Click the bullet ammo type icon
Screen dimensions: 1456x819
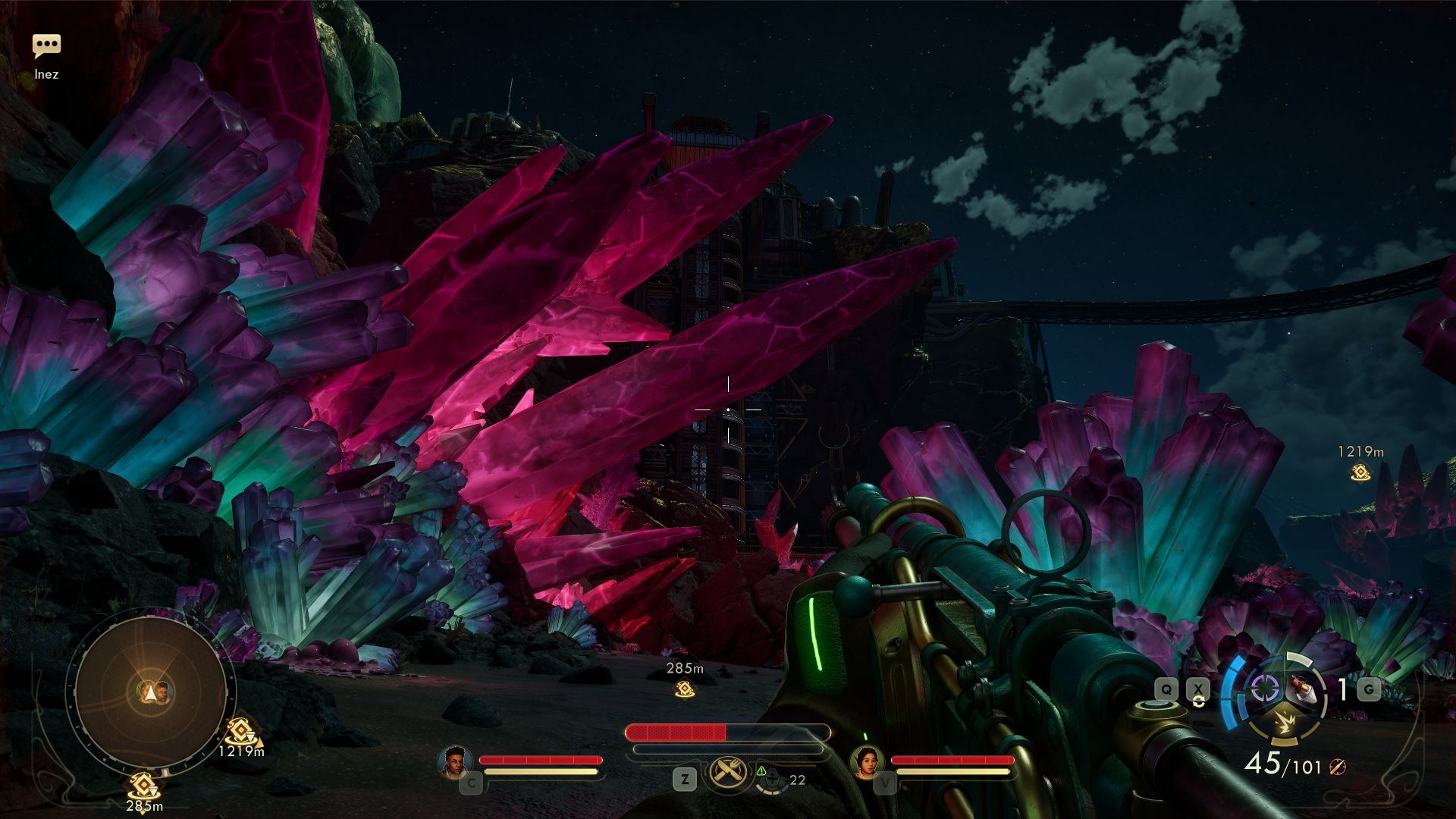[1337, 767]
